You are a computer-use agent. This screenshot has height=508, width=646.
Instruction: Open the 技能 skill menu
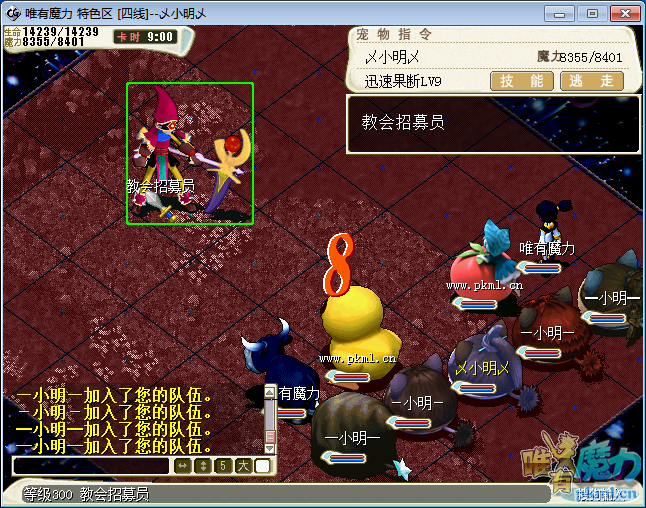(522, 81)
